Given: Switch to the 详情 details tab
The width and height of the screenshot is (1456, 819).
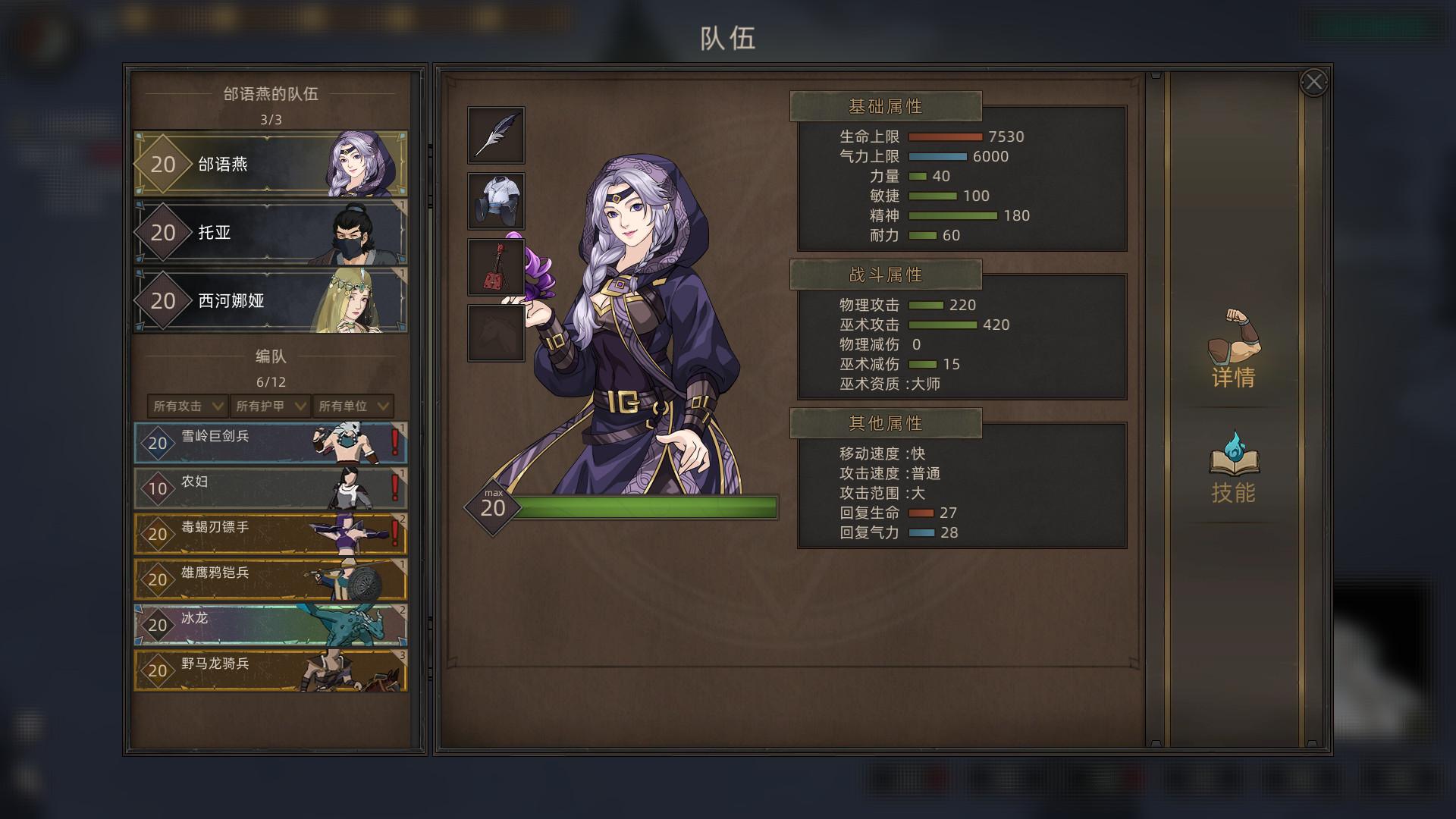Looking at the screenshot, I should [x=1233, y=350].
